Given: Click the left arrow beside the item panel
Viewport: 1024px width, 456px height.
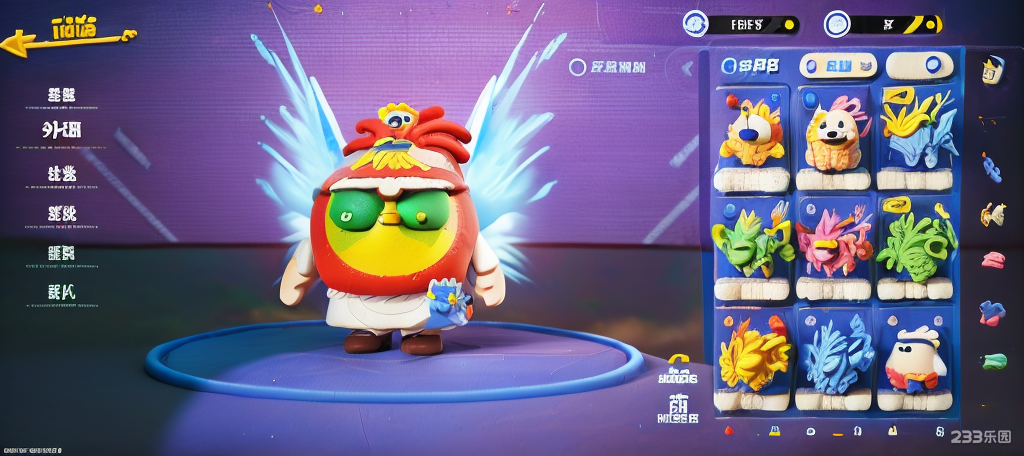Looking at the screenshot, I should (687, 68).
